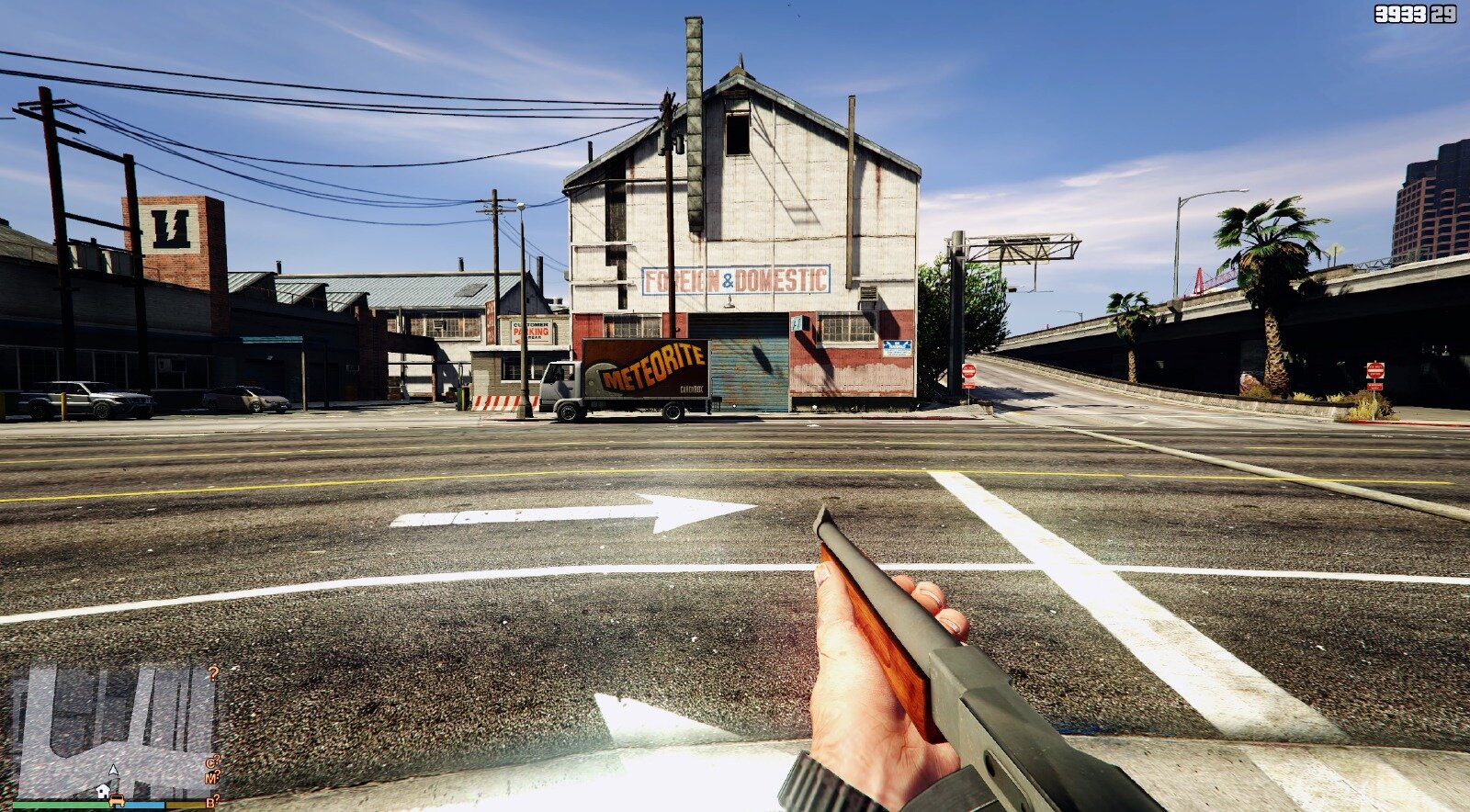Select the orange 'C?' mission marker
The height and width of the screenshot is (812, 1470).
212,761
